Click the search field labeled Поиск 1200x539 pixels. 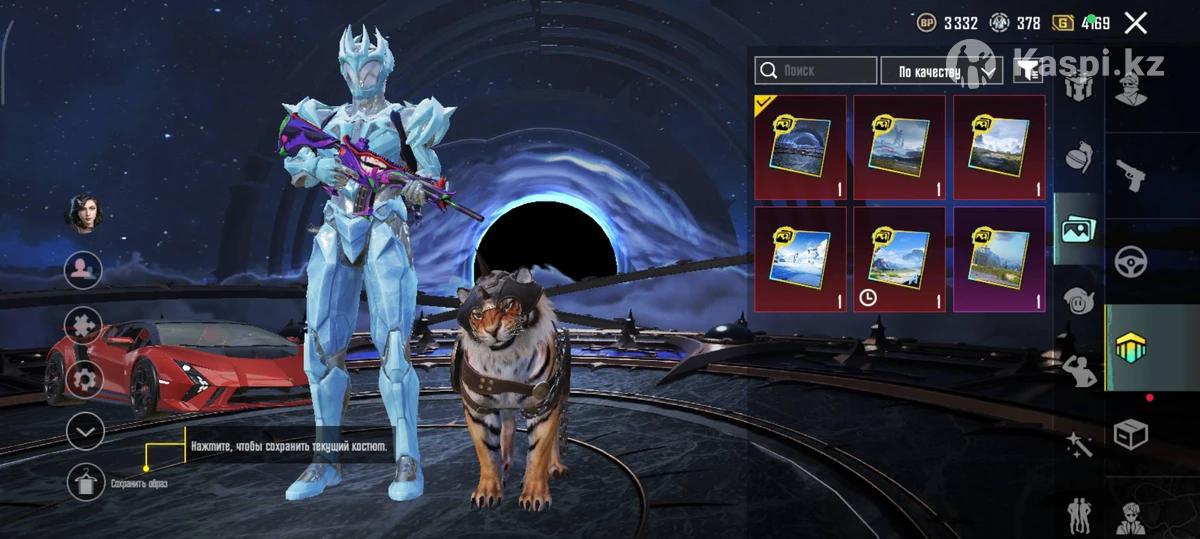(816, 71)
